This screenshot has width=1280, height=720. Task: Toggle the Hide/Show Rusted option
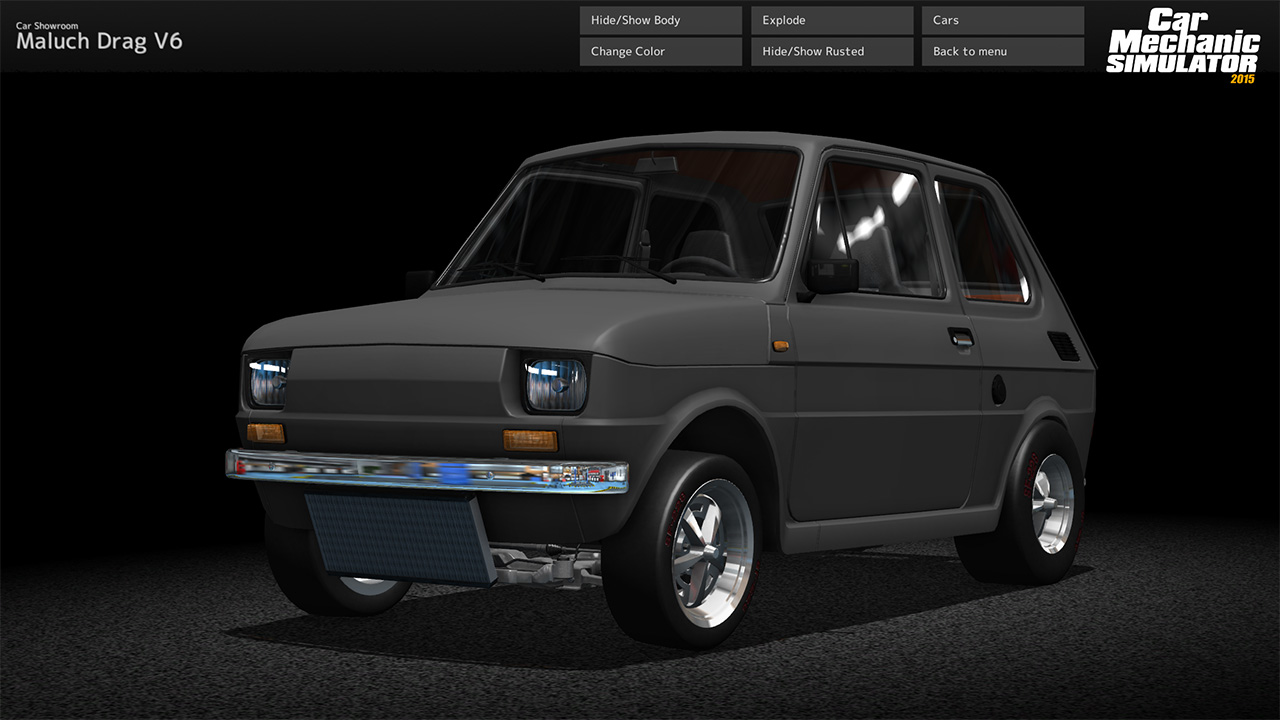click(831, 50)
